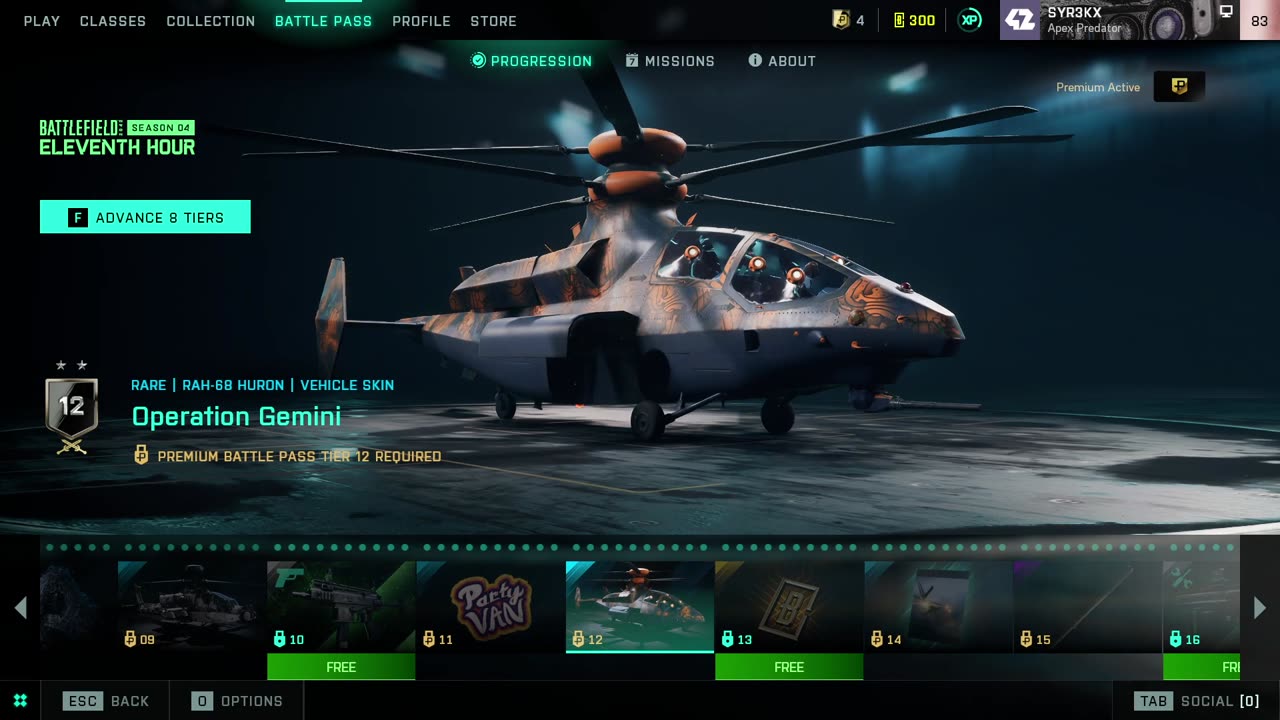Open the Collection menu
The image size is (1280, 720).
[211, 21]
